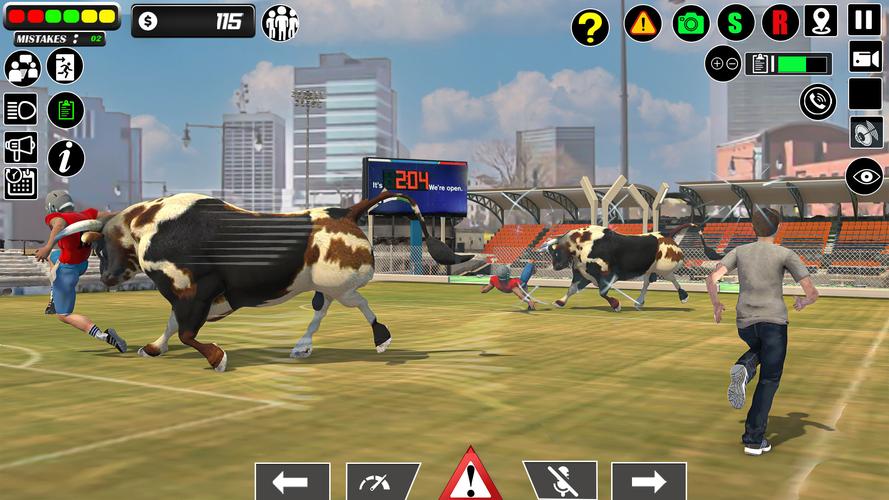Open the yellow question mark help

pos(590,27)
